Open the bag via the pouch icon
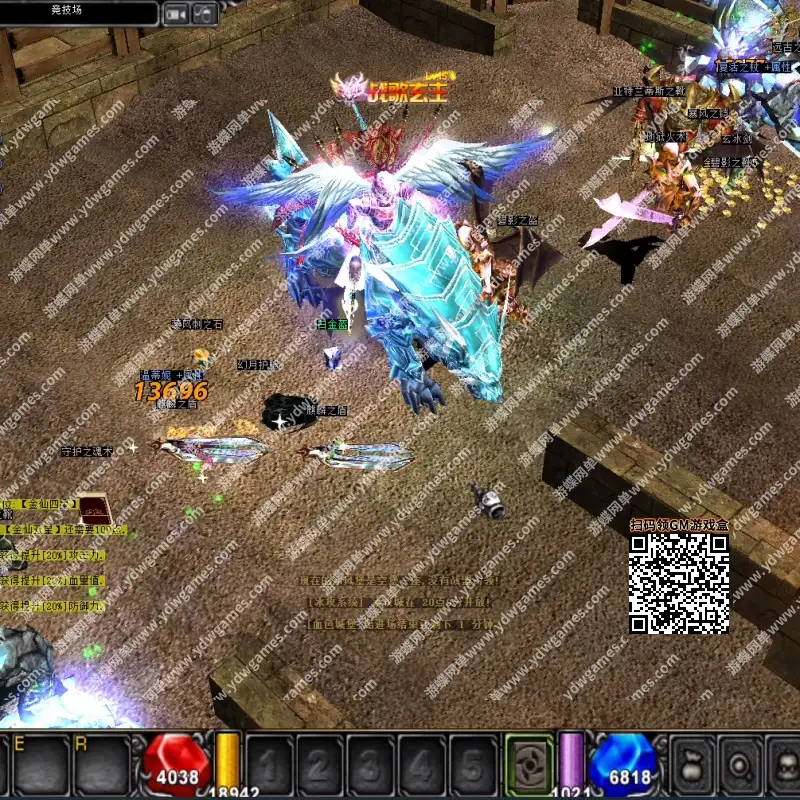The image size is (800, 800). point(691,765)
